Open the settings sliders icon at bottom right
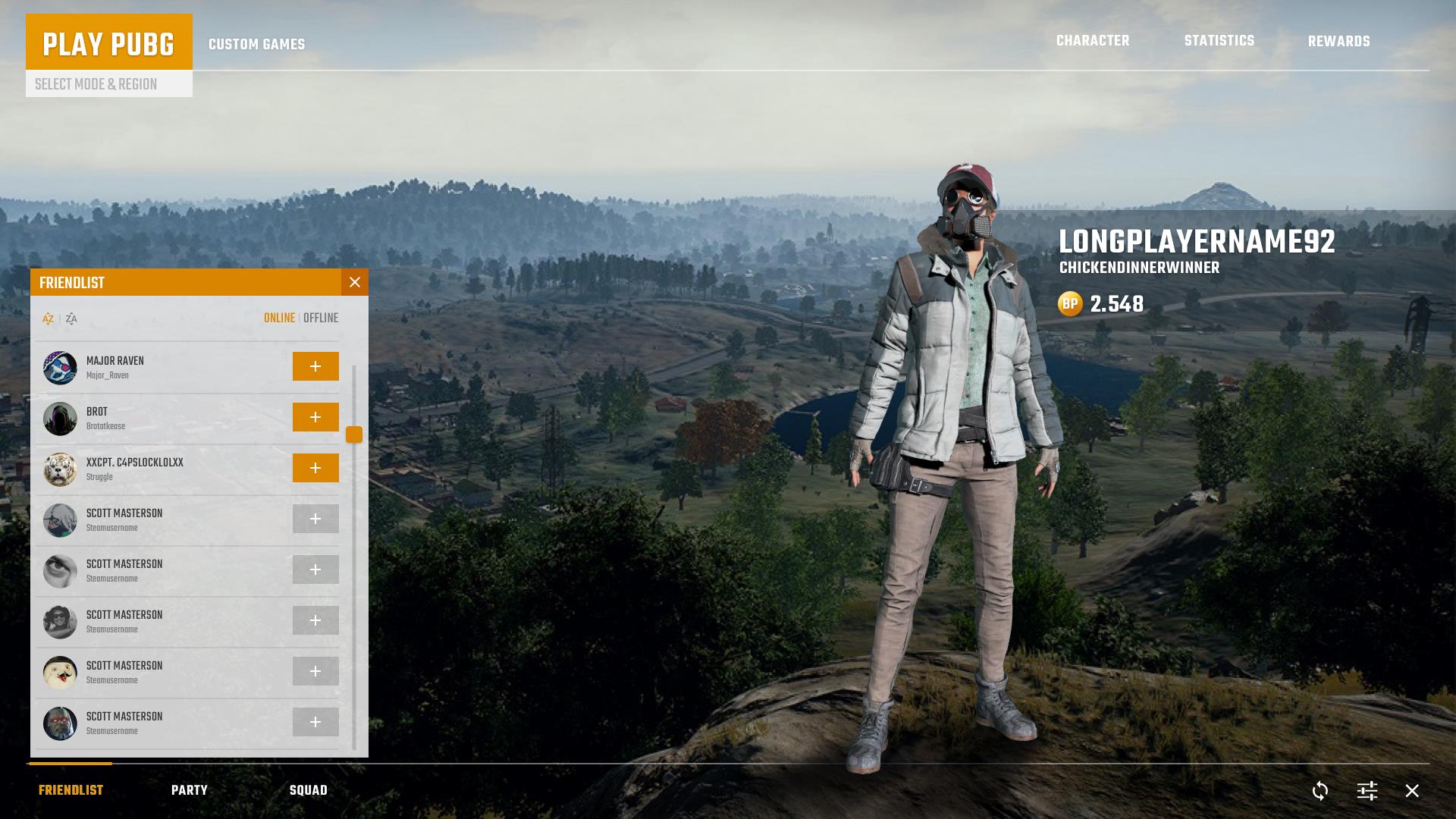 pos(1367,790)
